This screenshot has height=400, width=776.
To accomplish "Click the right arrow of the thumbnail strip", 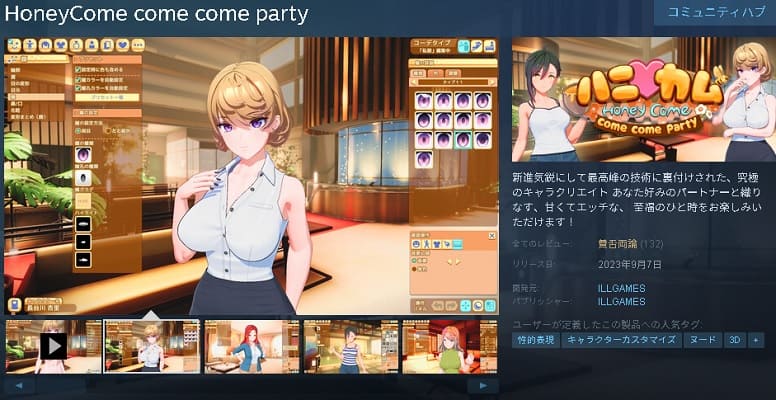I will pyautogui.click(x=483, y=385).
